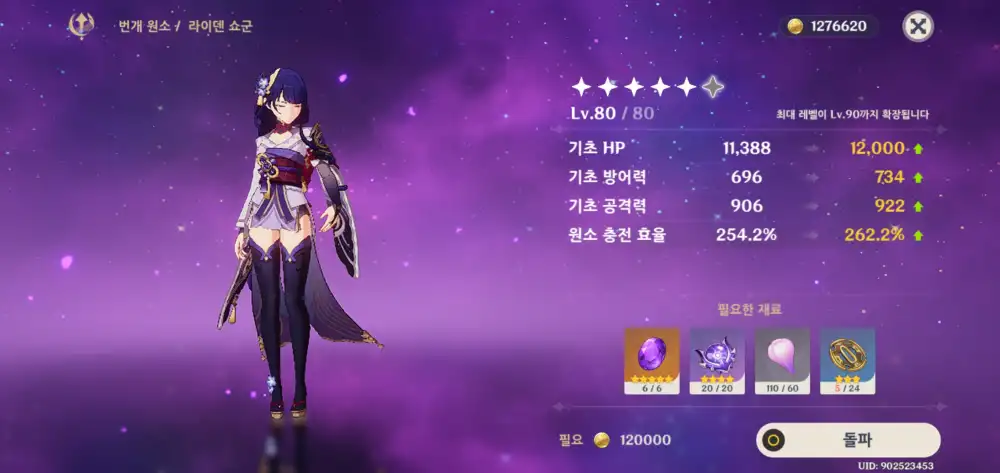Open the Electro element emblem icon
Screen dimensions: 1000x473
point(81,25)
